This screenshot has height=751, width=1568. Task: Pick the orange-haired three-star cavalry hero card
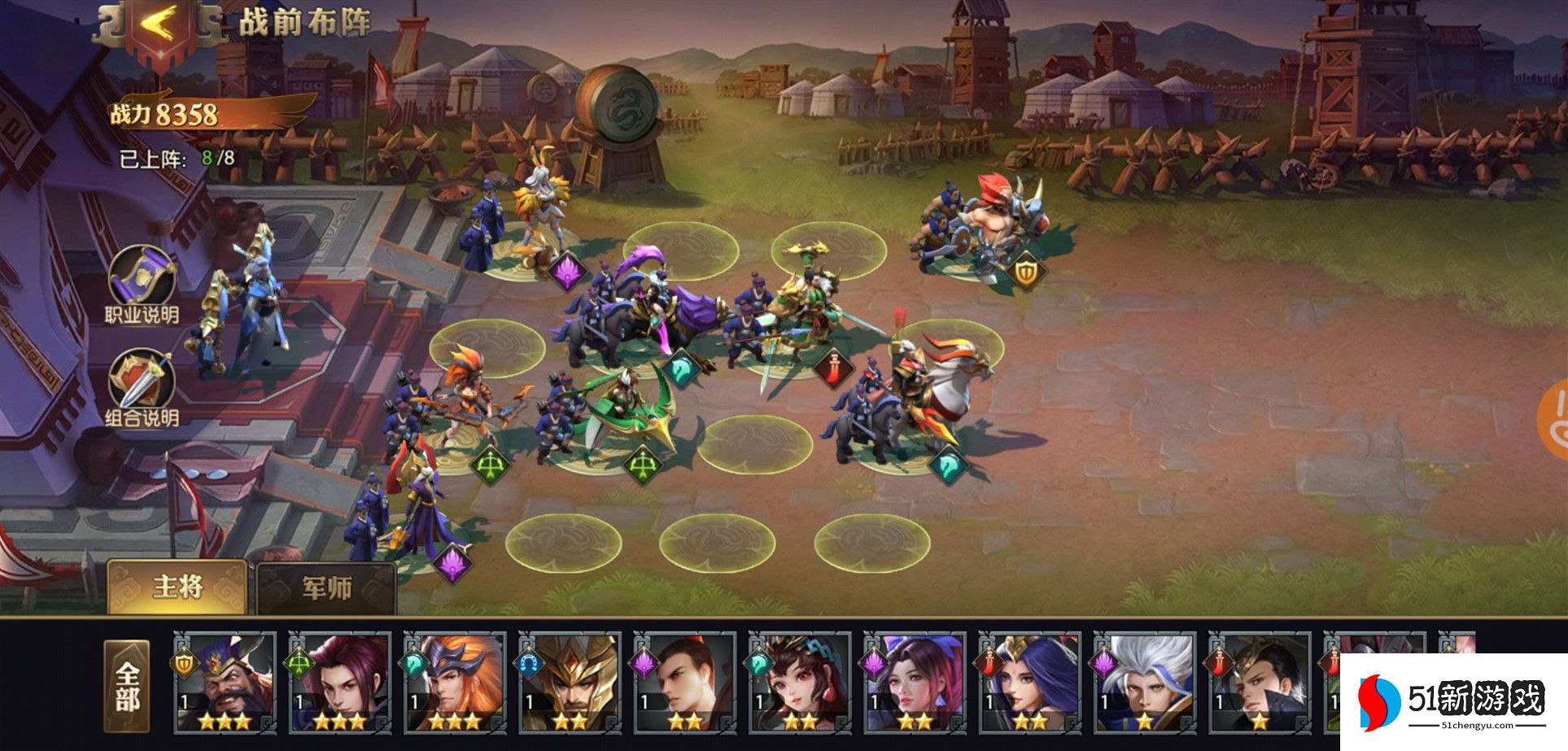point(455,683)
